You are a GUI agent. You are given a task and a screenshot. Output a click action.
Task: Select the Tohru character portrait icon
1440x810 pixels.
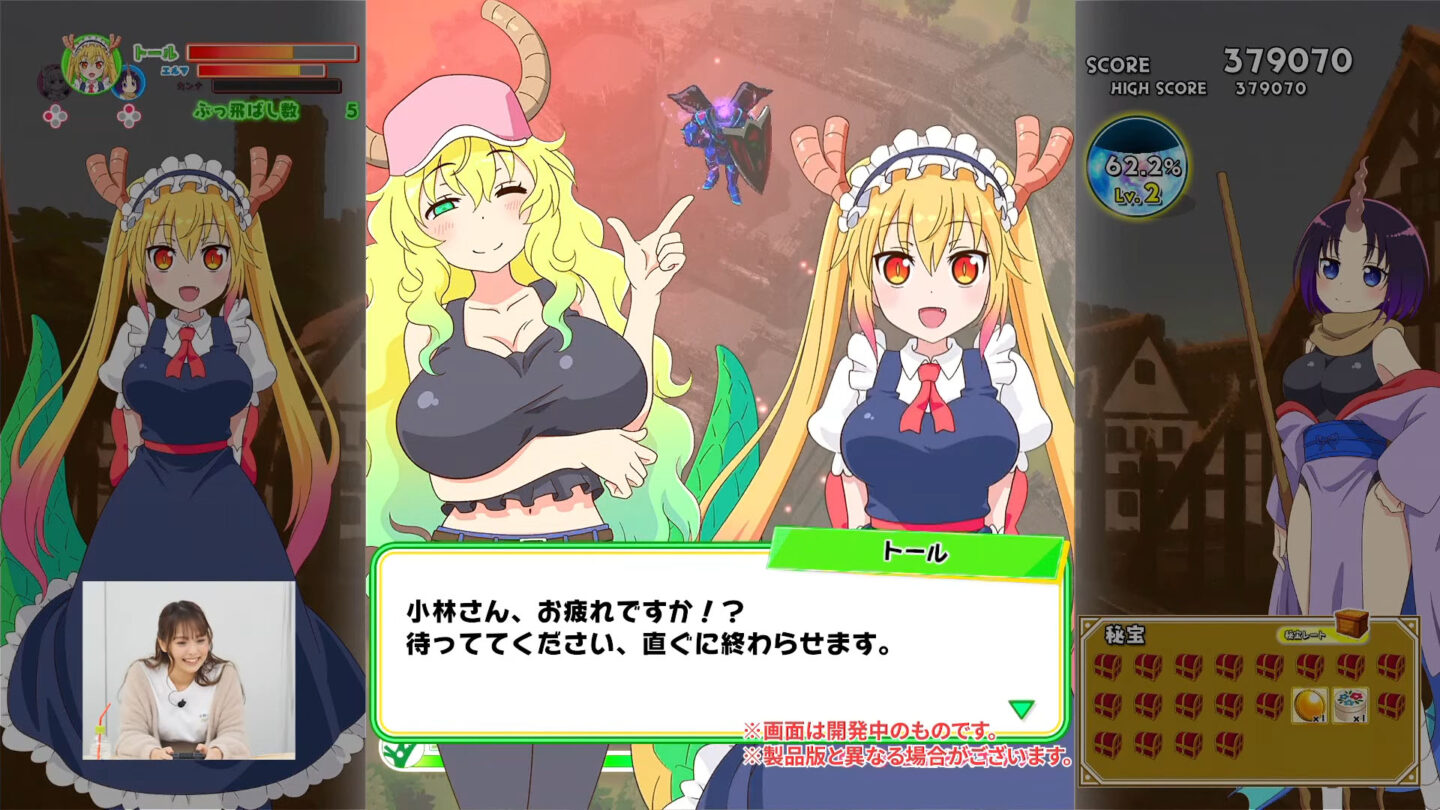click(x=91, y=62)
